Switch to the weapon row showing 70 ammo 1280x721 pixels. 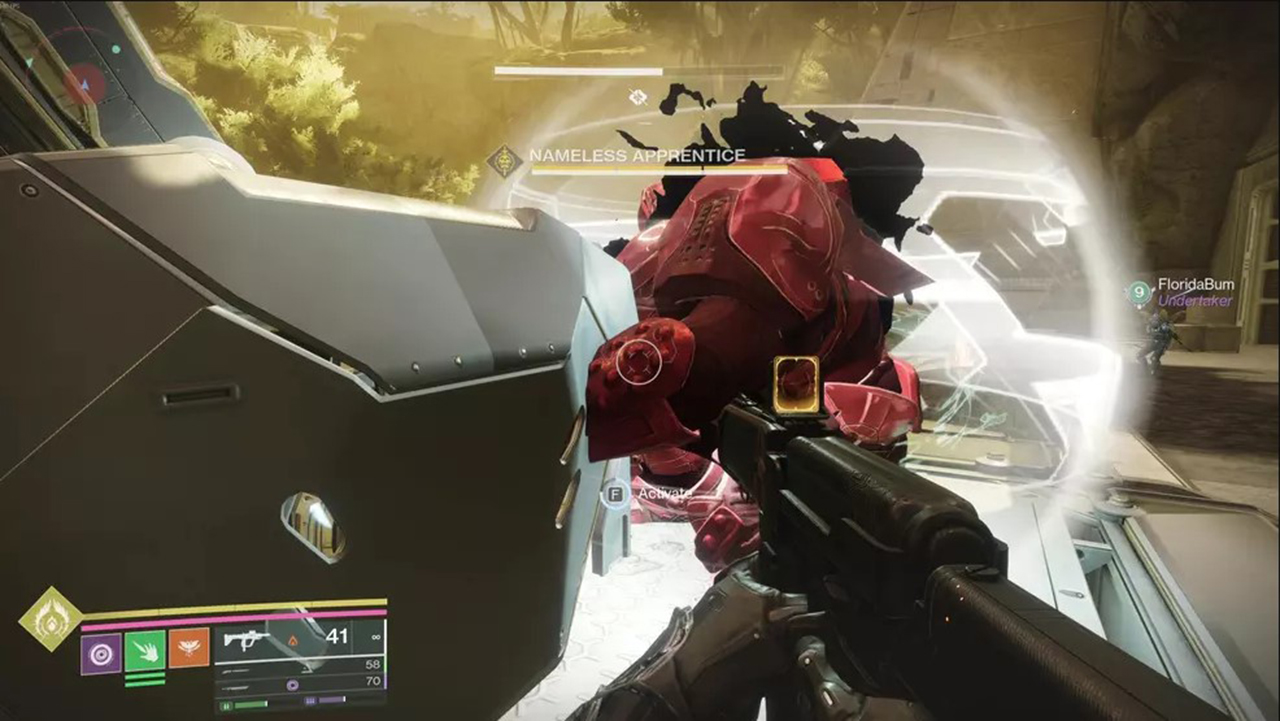pos(298,684)
